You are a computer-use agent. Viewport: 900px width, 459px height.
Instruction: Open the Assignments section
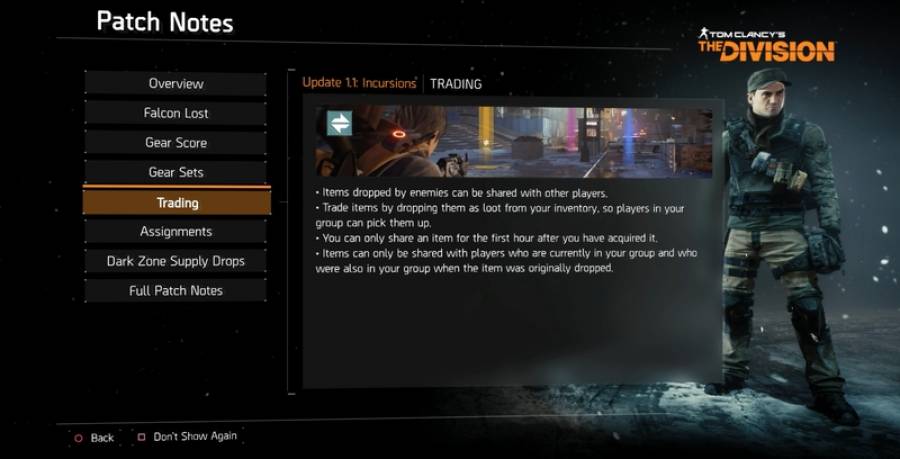(176, 231)
